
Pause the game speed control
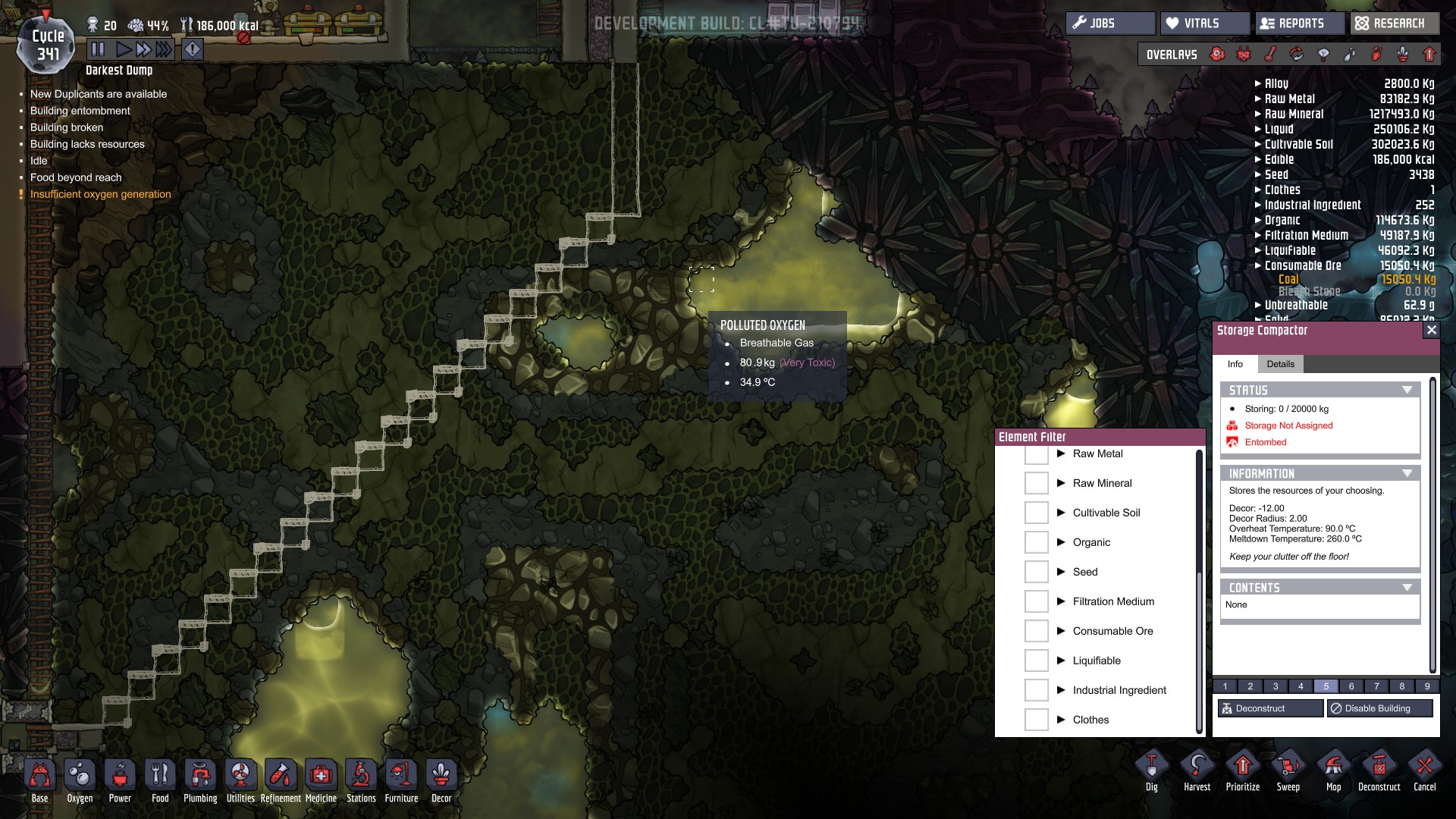point(98,50)
